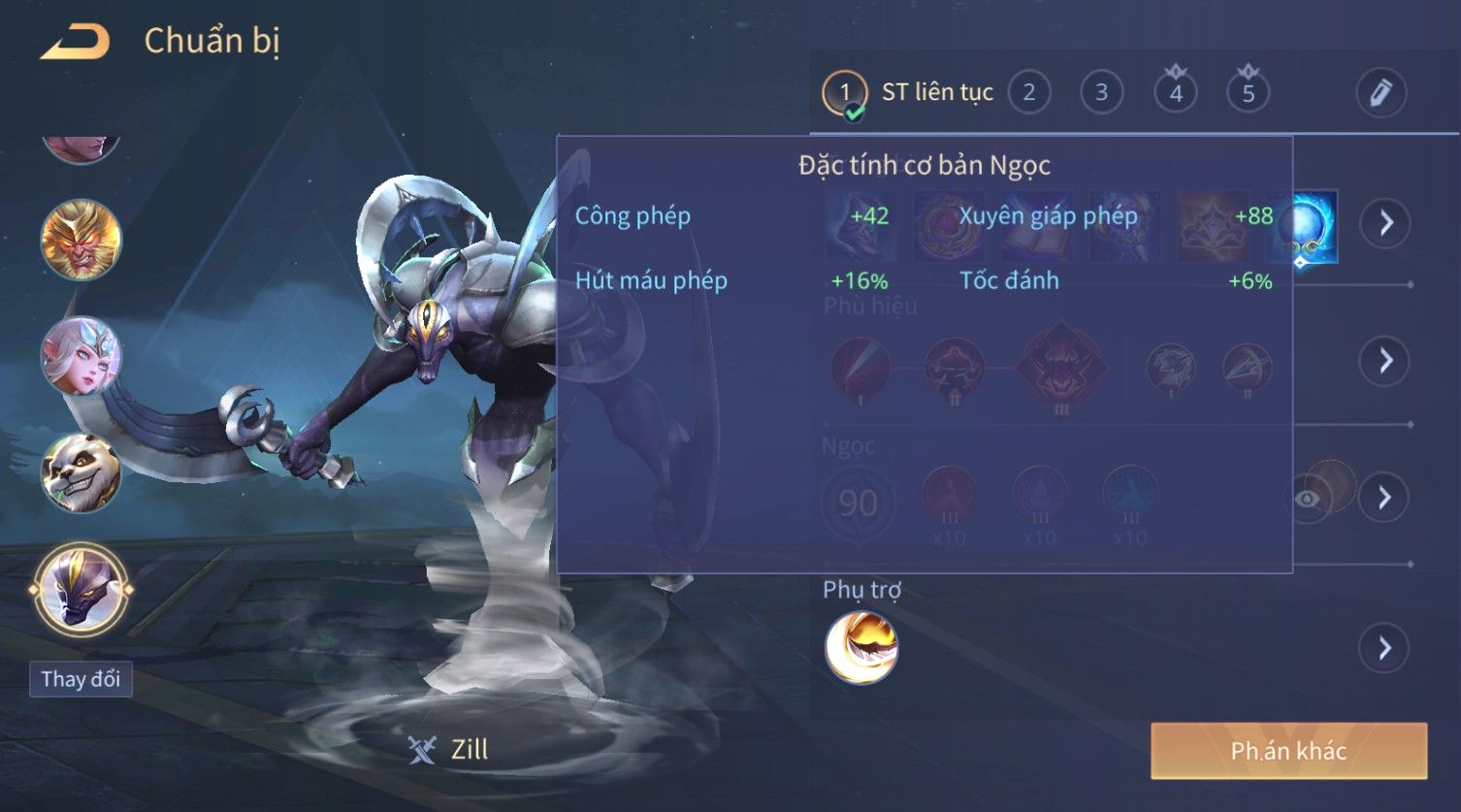Image resolution: width=1461 pixels, height=812 pixels.
Task: Toggle the eye icon for Ngọc stats
Action: point(1308,499)
